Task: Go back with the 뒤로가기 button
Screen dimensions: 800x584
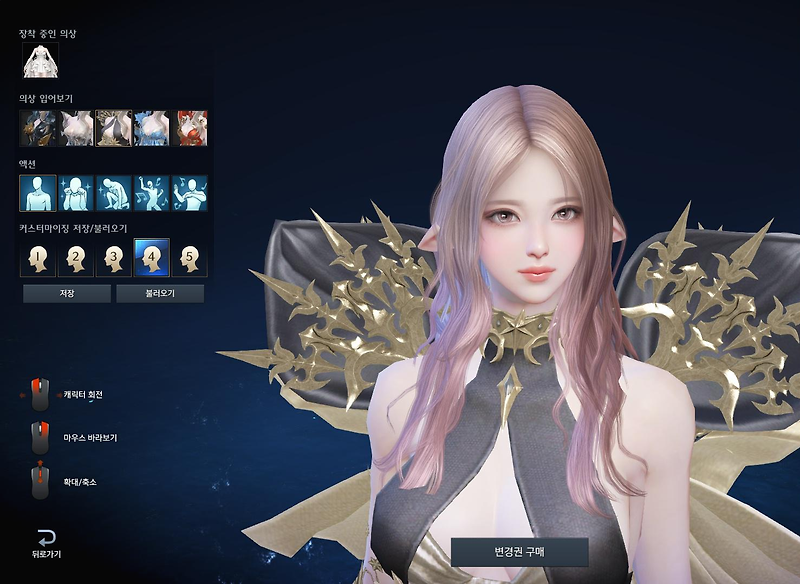Action: point(45,541)
